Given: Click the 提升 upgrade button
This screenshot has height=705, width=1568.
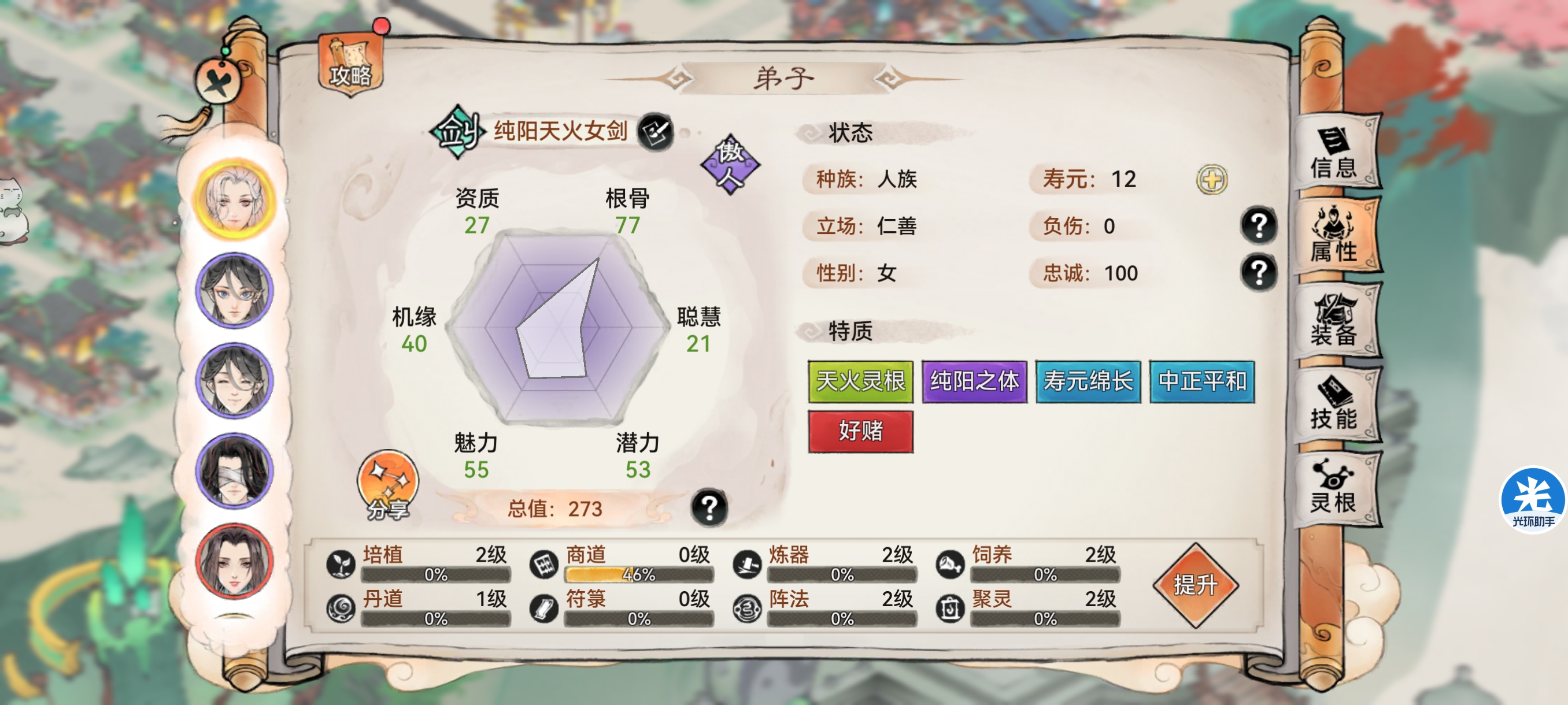Looking at the screenshot, I should [1197, 586].
